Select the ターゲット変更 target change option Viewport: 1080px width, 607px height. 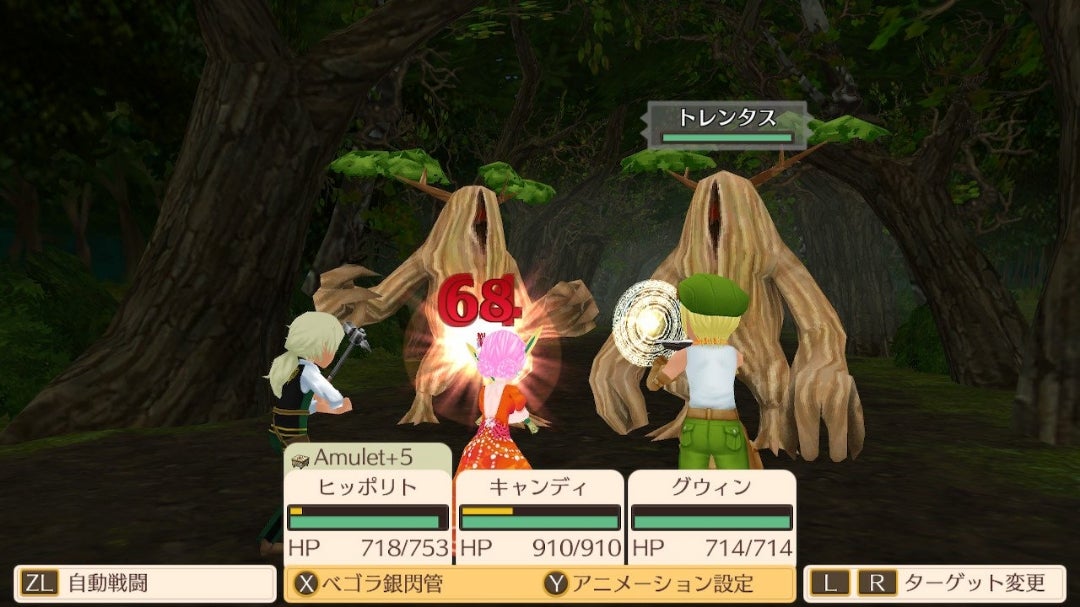click(934, 584)
